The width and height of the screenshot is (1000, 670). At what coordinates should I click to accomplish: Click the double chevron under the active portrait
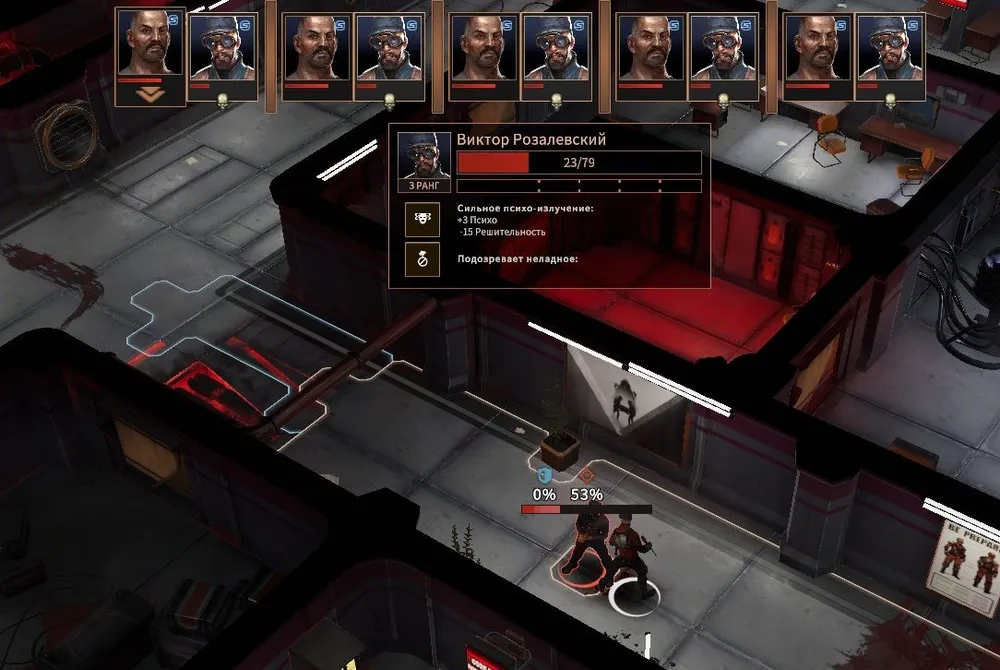point(151,95)
